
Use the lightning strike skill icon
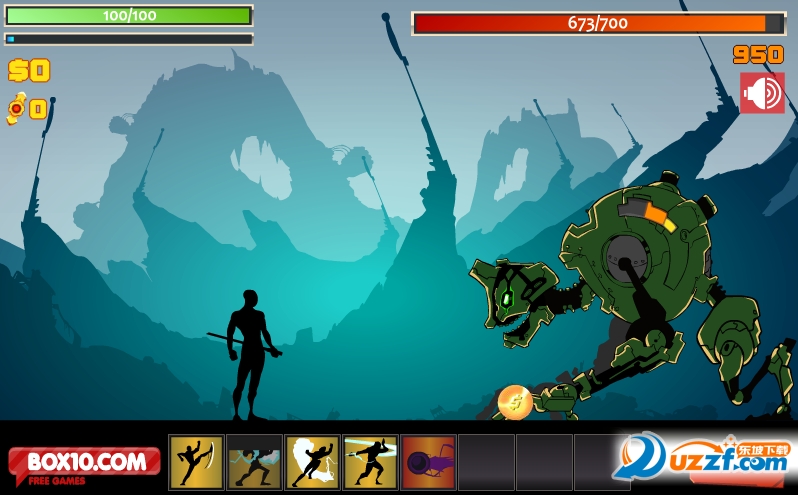click(254, 462)
